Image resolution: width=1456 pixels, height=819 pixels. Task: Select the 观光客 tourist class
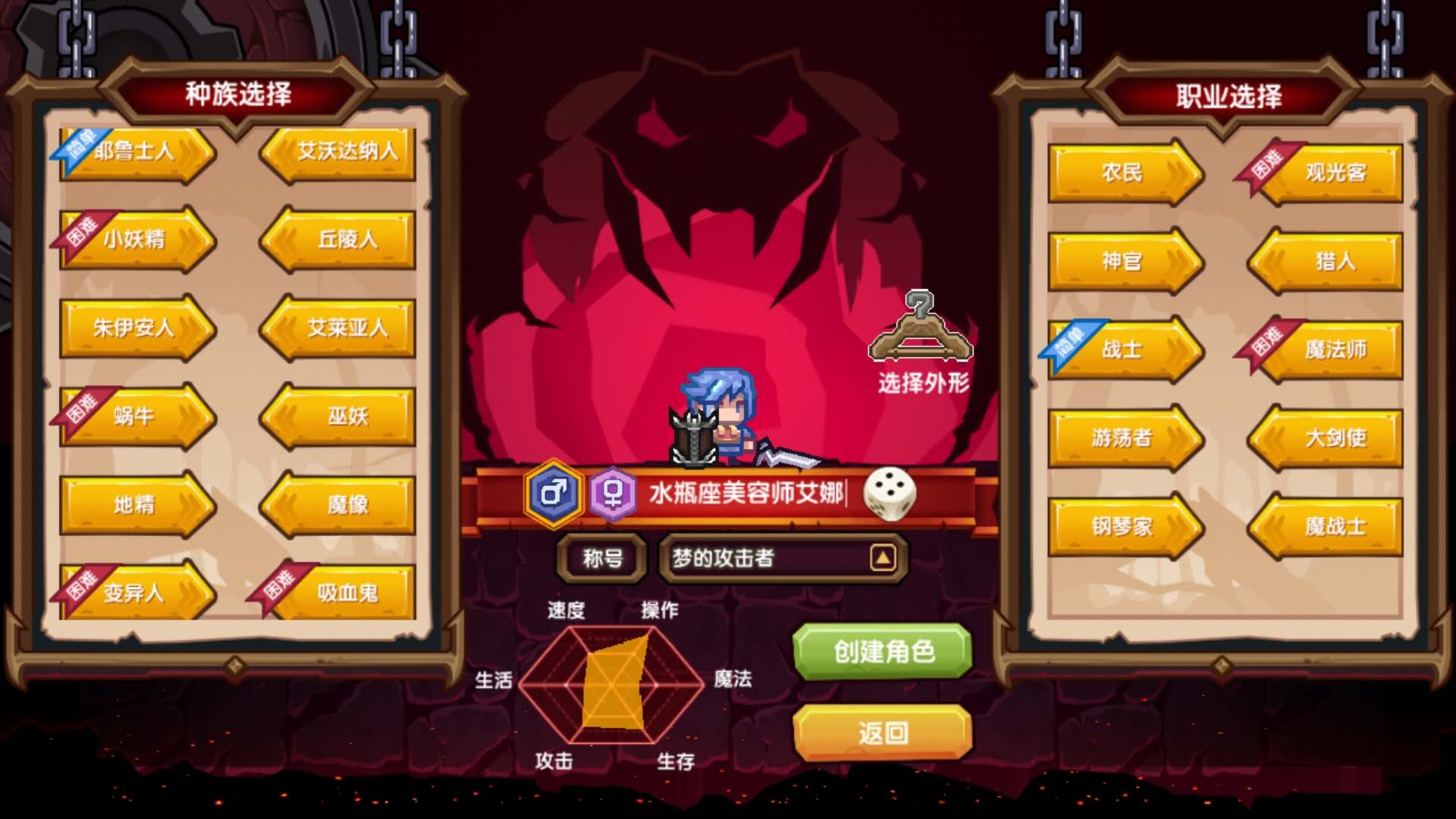click(1335, 173)
